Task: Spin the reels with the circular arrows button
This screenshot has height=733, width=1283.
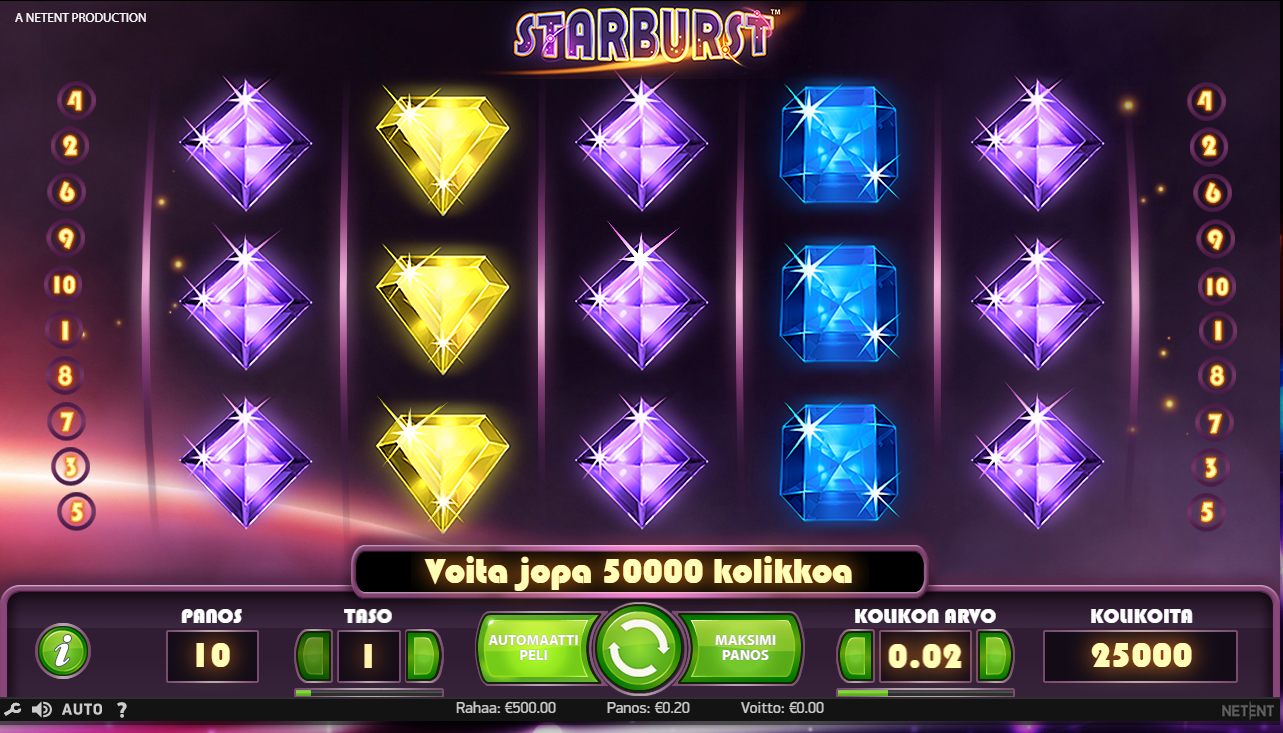Action: [640, 648]
